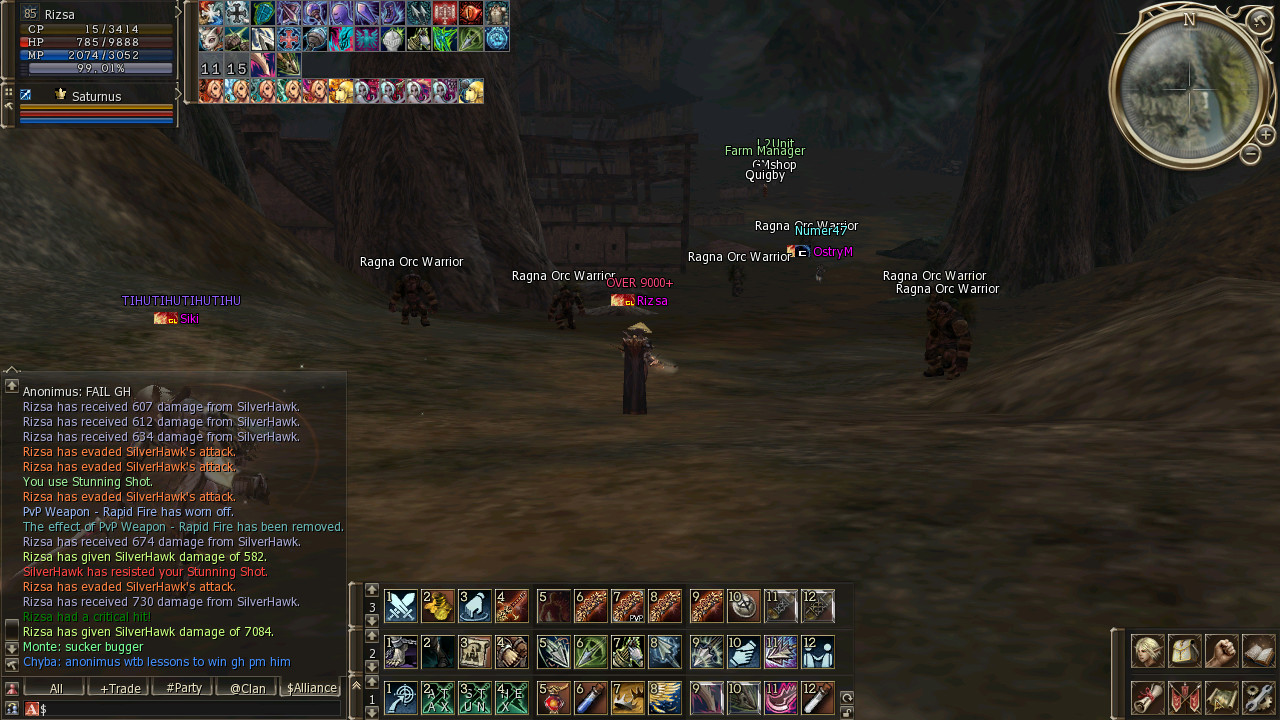Switch chat to the #Party tab

click(183, 688)
